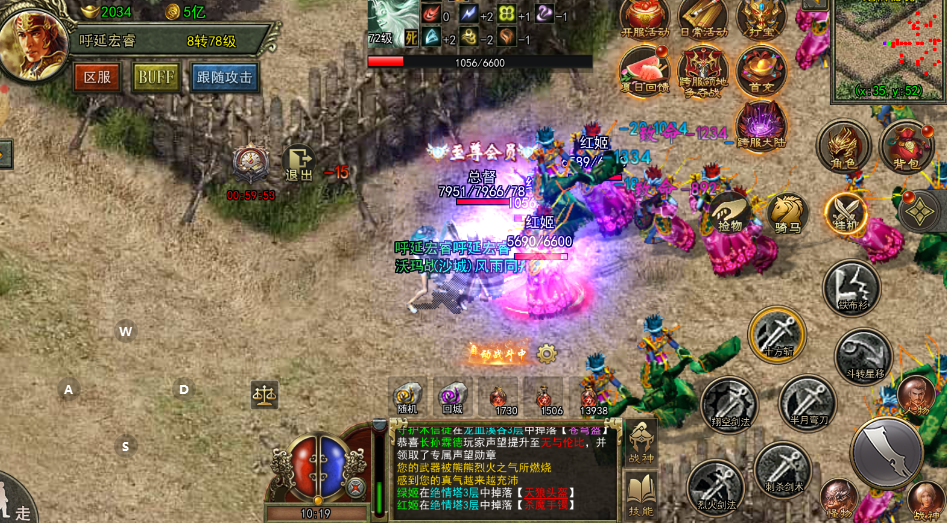Open the 首充 first-recharge offer
947x523 pixels.
coord(760,70)
